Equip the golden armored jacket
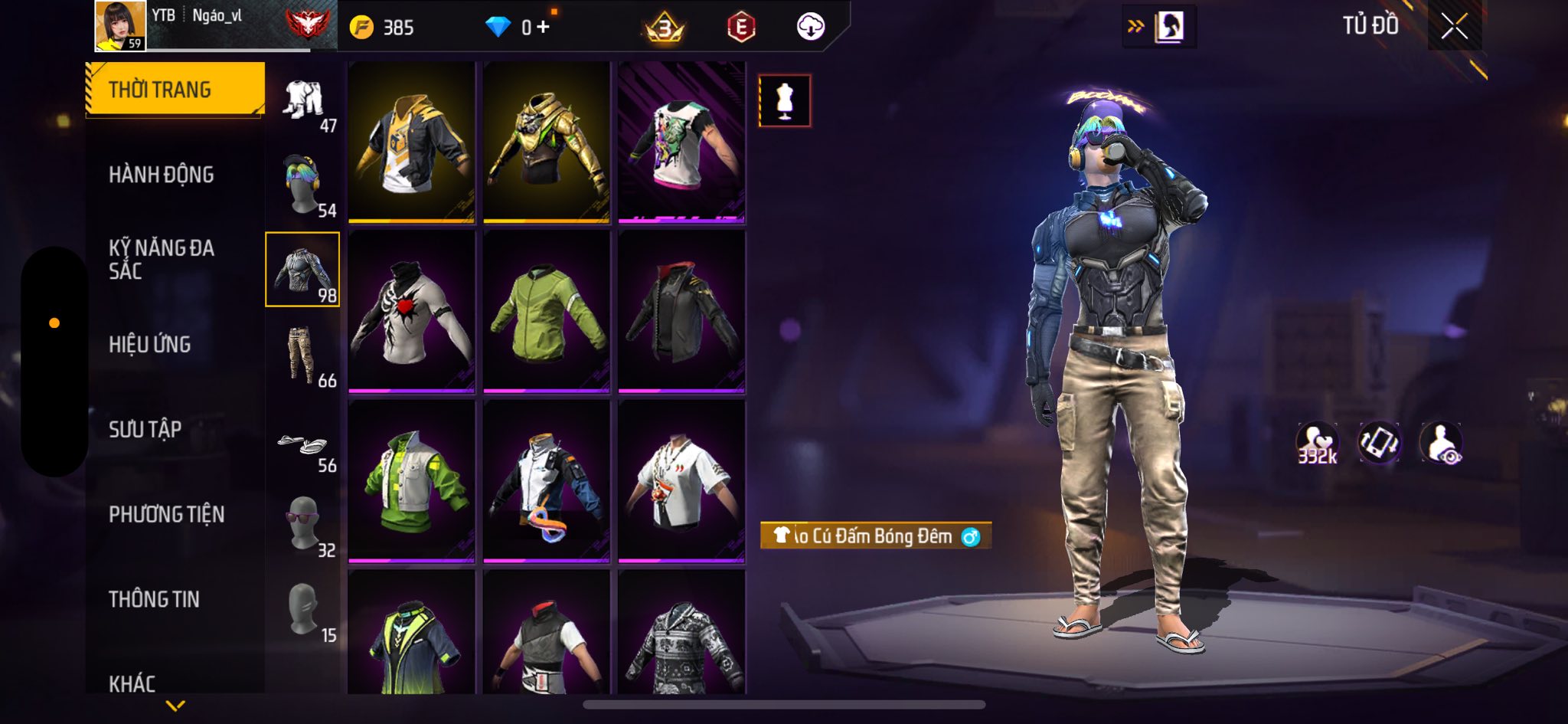The width and height of the screenshot is (1568, 724). 547,143
